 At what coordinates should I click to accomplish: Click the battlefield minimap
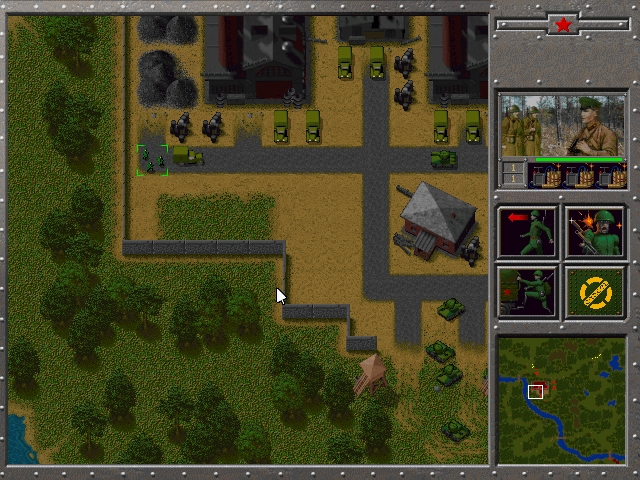pos(562,400)
